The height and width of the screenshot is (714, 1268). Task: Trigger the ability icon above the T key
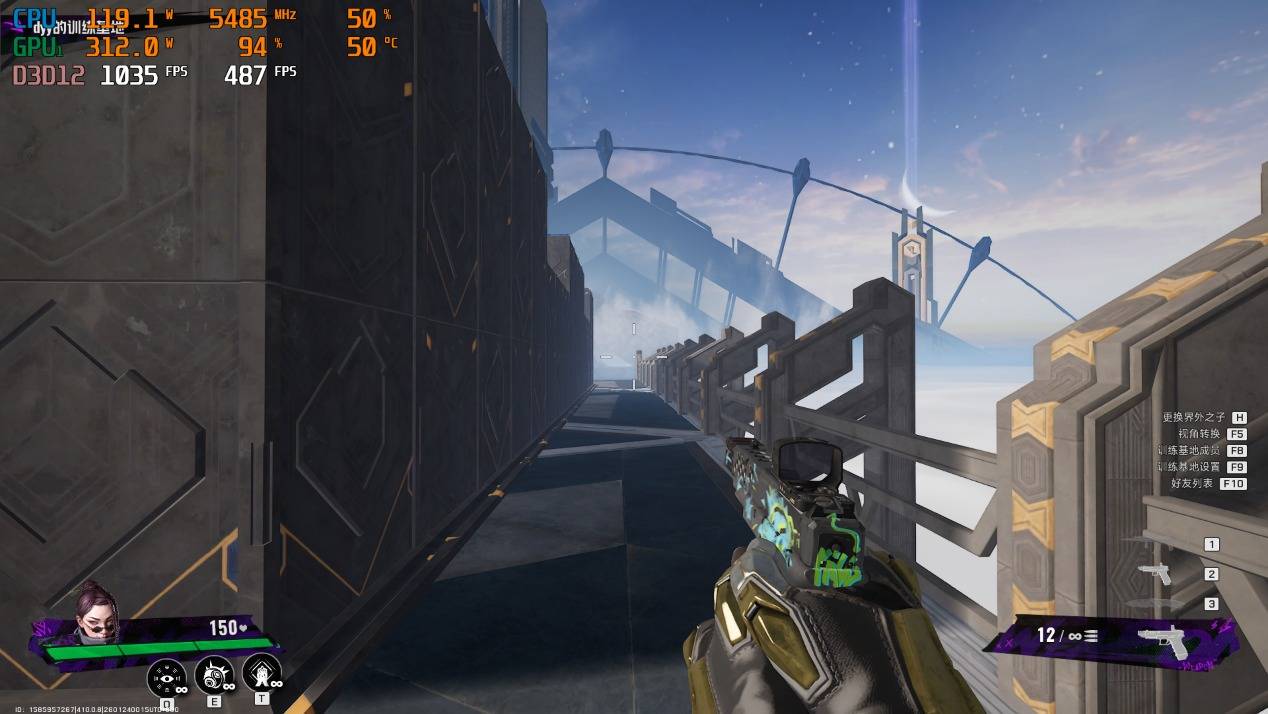(261, 673)
